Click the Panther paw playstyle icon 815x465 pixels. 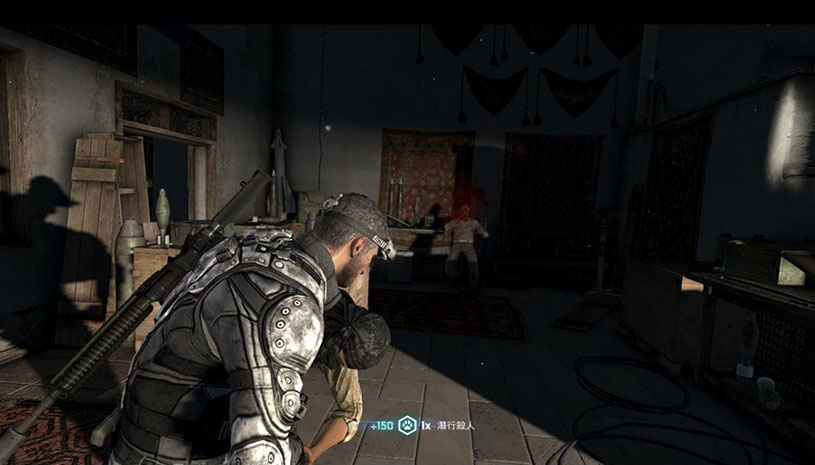tap(408, 425)
